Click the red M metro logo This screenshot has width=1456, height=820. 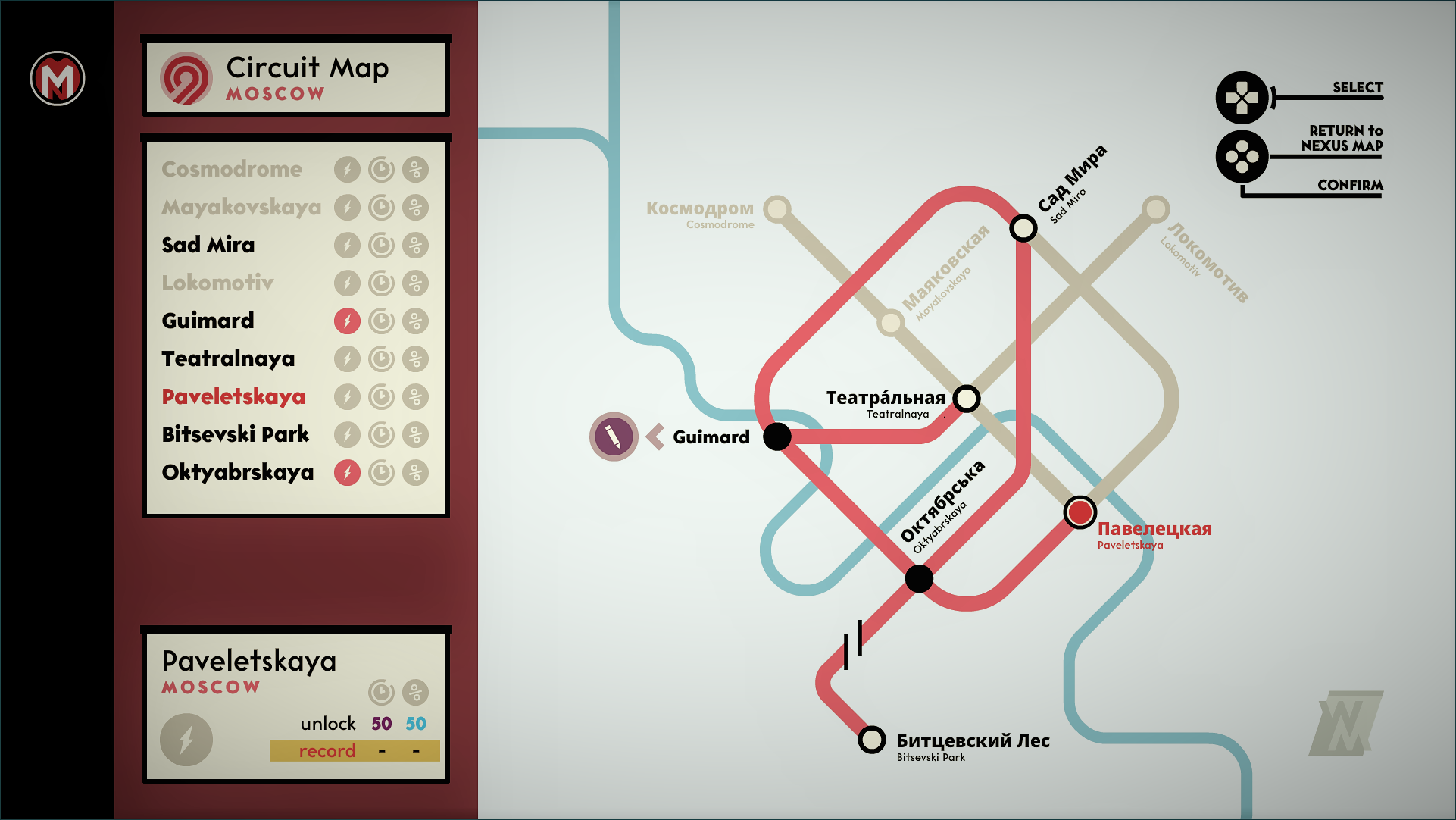point(58,79)
